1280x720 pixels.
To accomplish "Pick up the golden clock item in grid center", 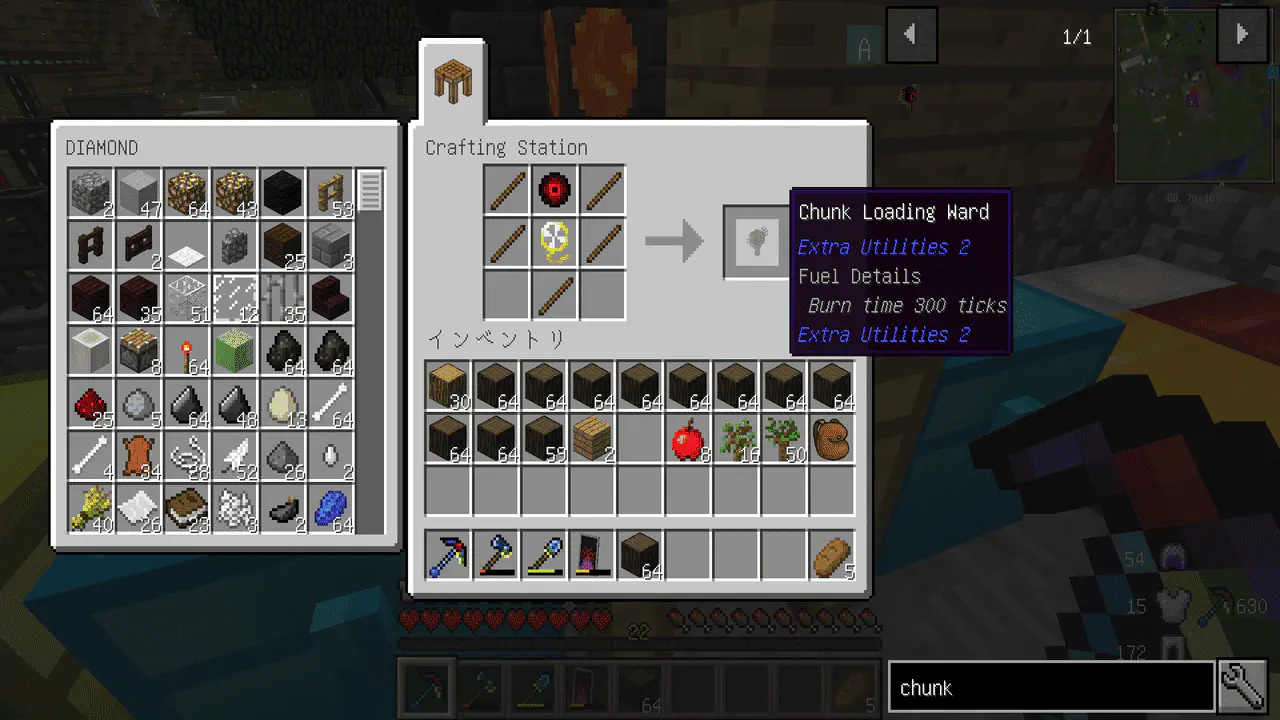I will click(555, 243).
